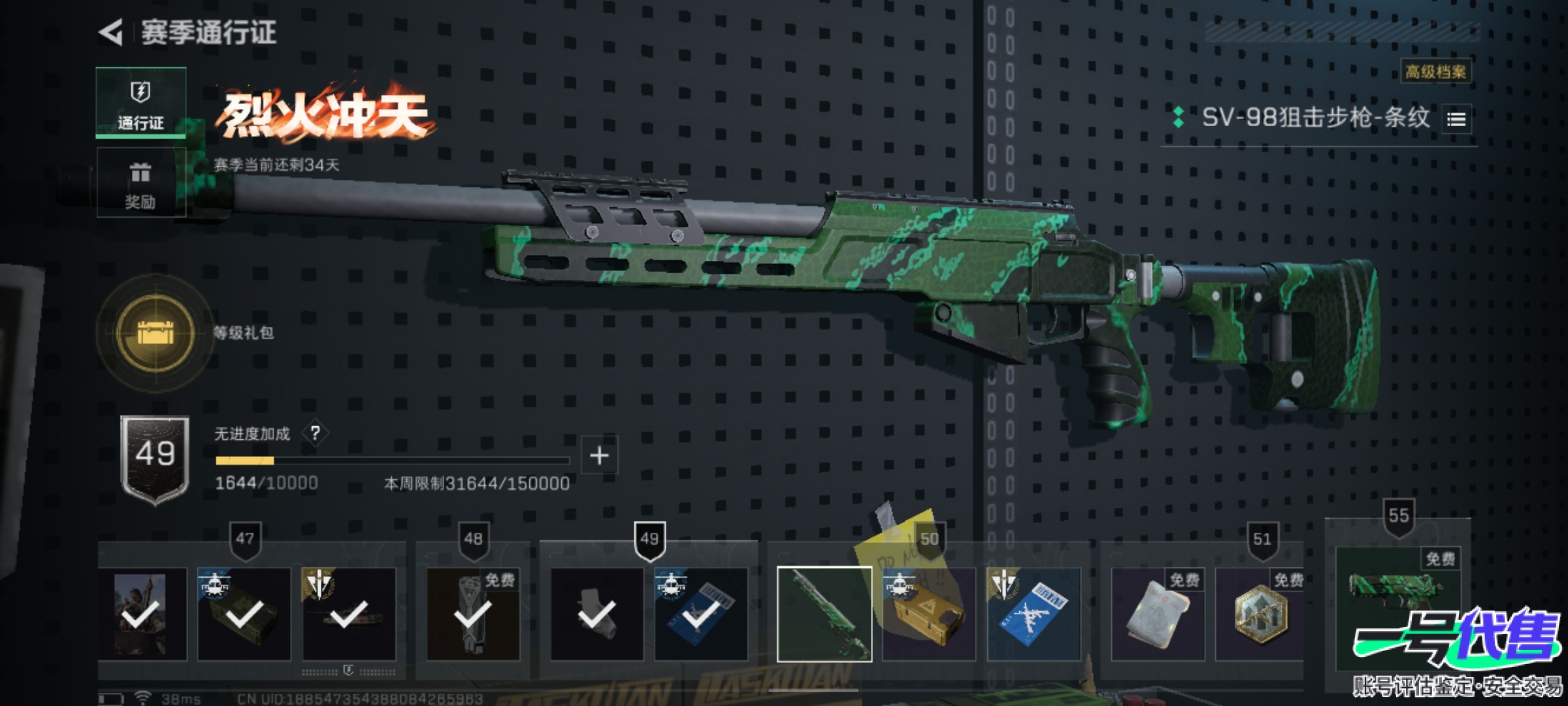Select the claimed operator portrait reward

[x=140, y=614]
